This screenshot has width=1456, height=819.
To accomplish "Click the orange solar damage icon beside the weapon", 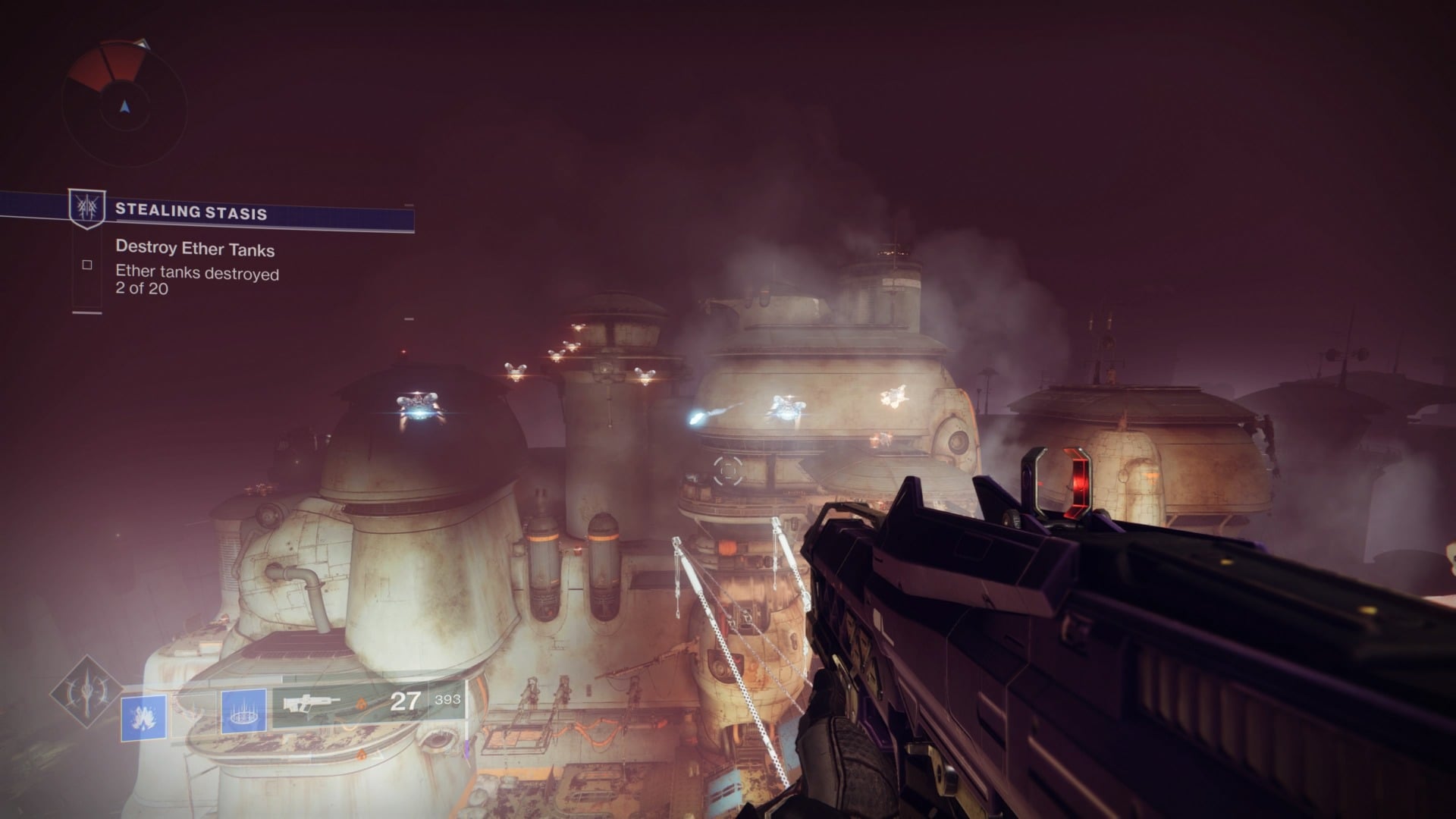I will pos(362,704).
